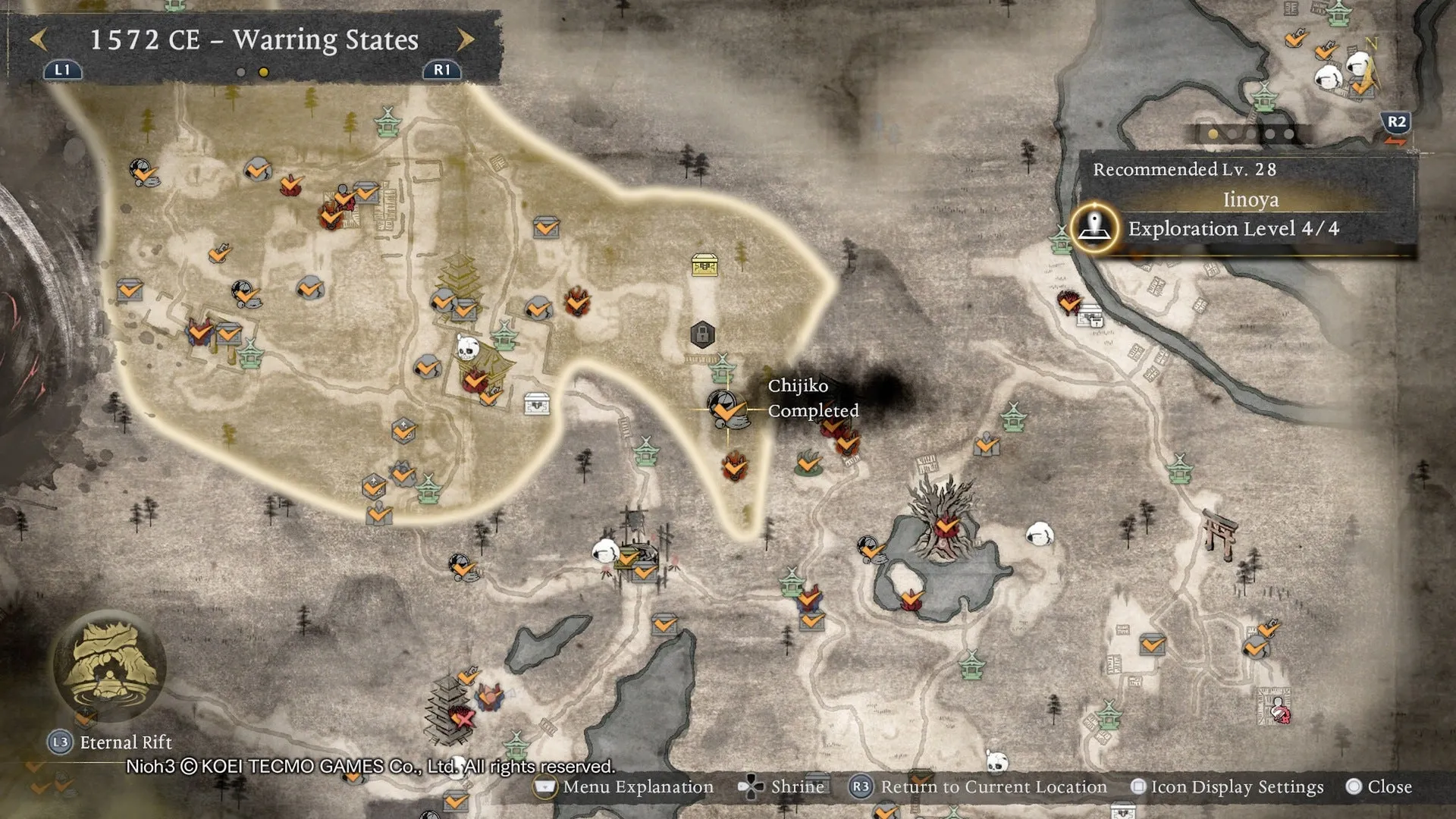The height and width of the screenshot is (819, 1456).
Task: Select the white skull marker near the temple
Action: point(467,349)
